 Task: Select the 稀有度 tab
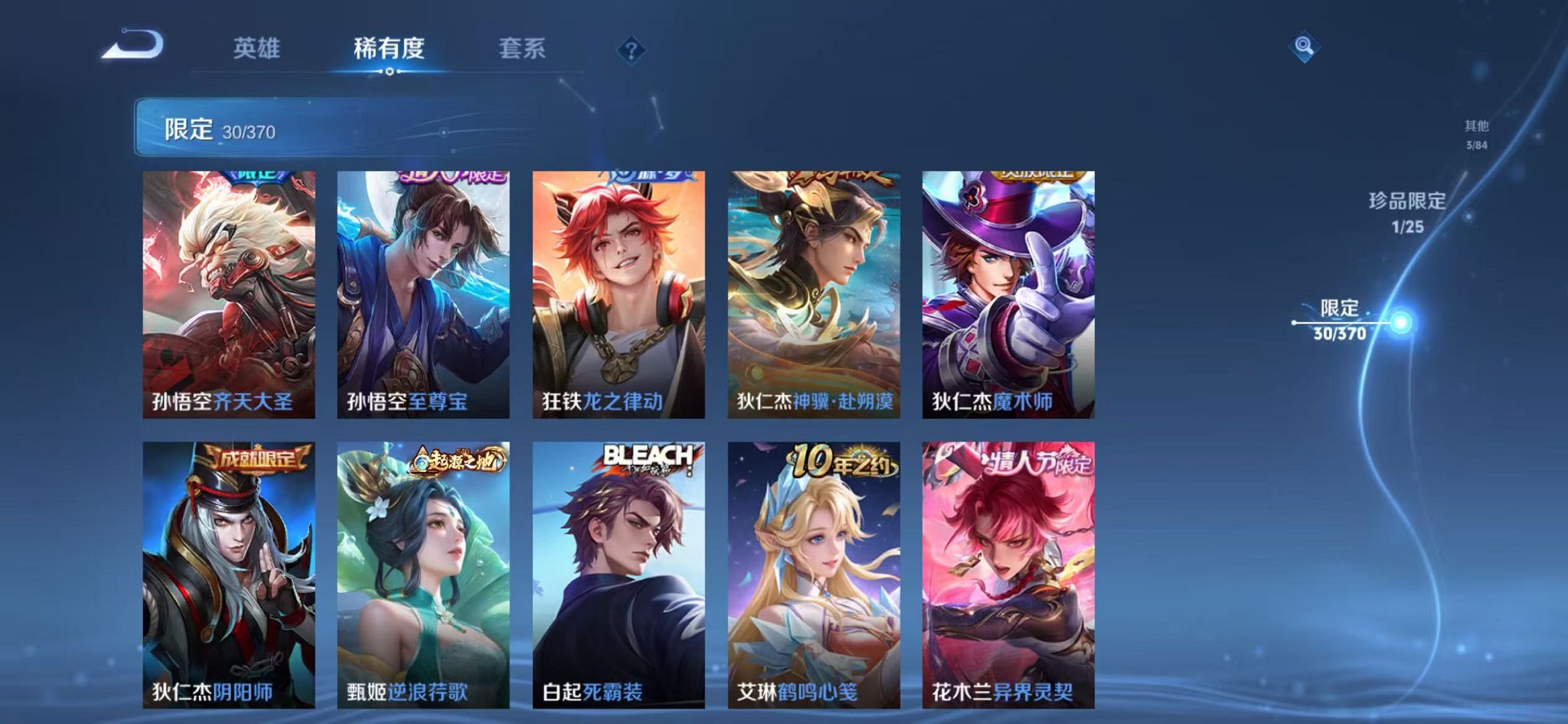(390, 47)
